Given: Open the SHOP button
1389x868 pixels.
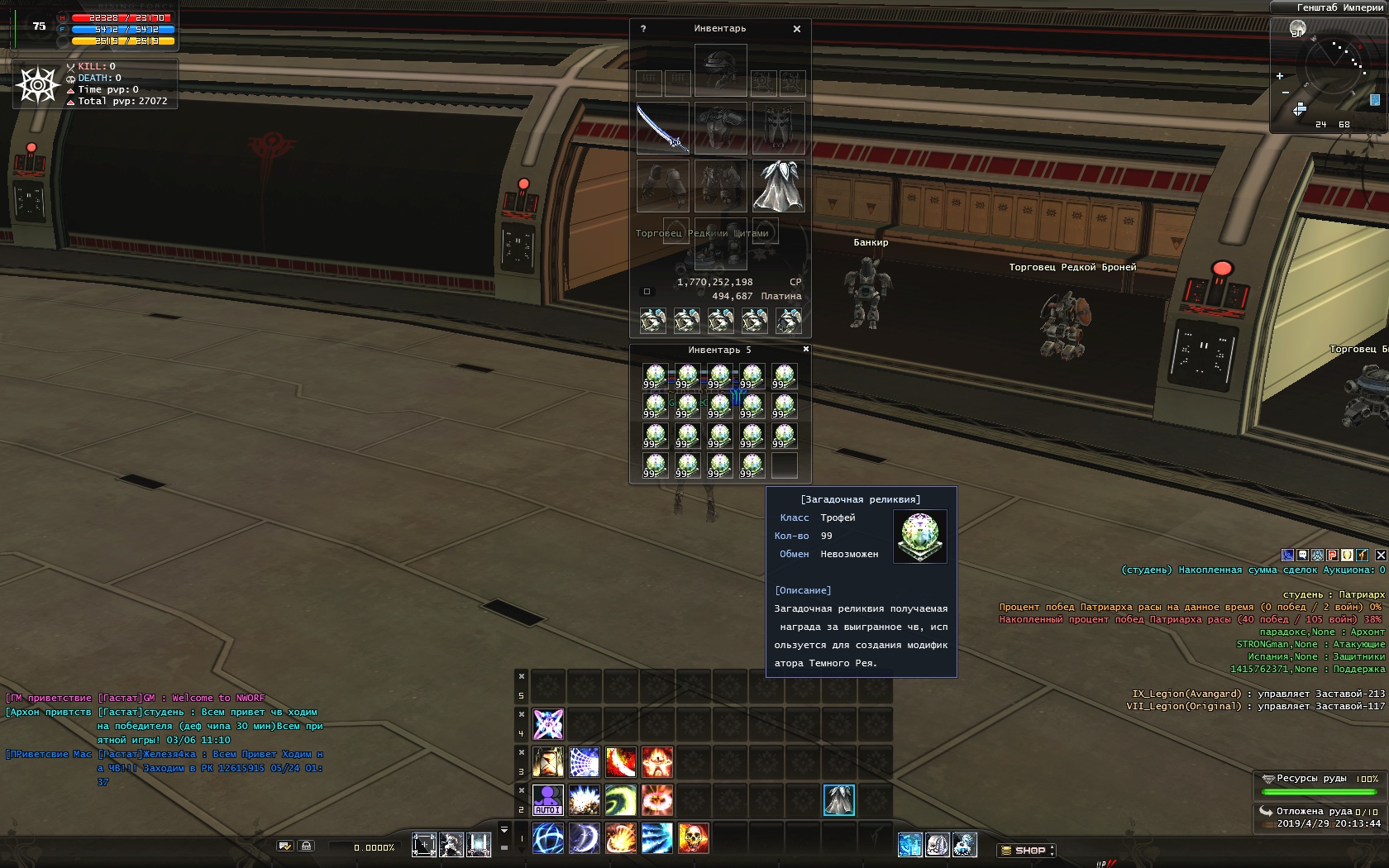Looking at the screenshot, I should (1026, 850).
